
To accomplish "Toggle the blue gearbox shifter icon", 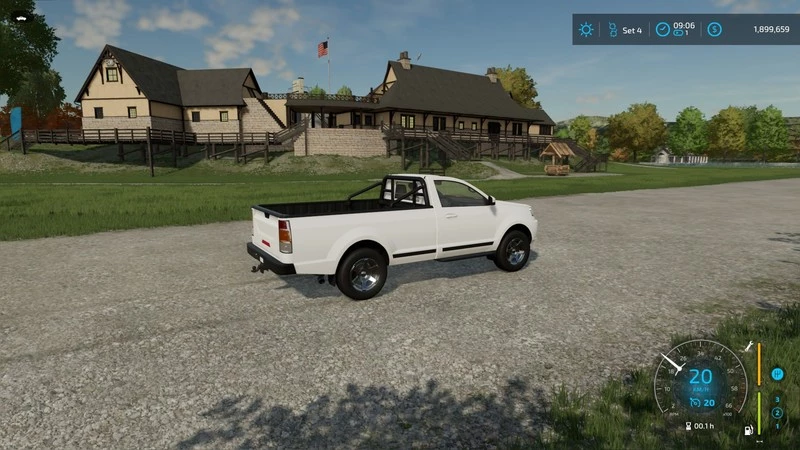I will click(777, 374).
